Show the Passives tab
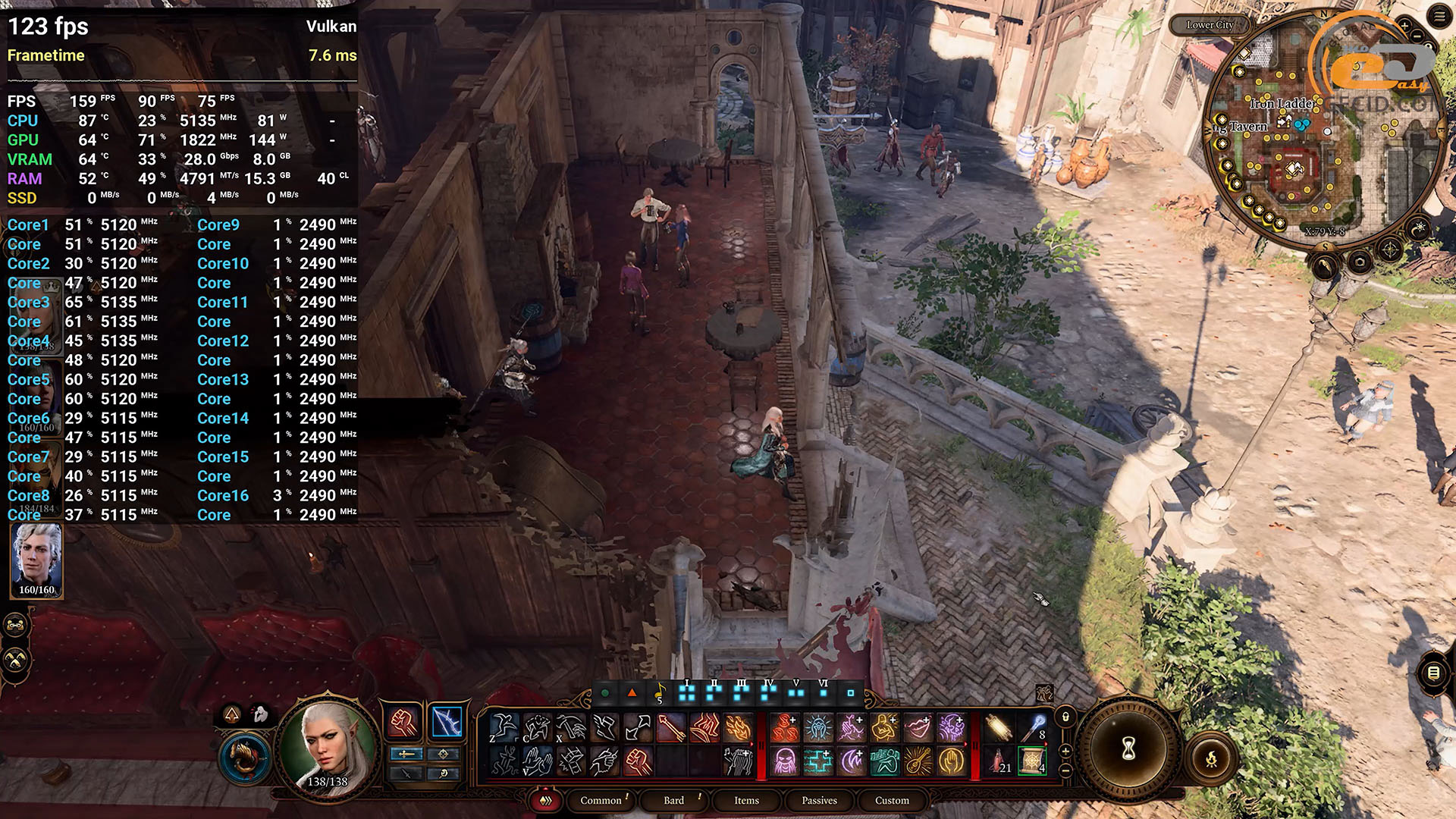The width and height of the screenshot is (1456, 819). coord(819,800)
